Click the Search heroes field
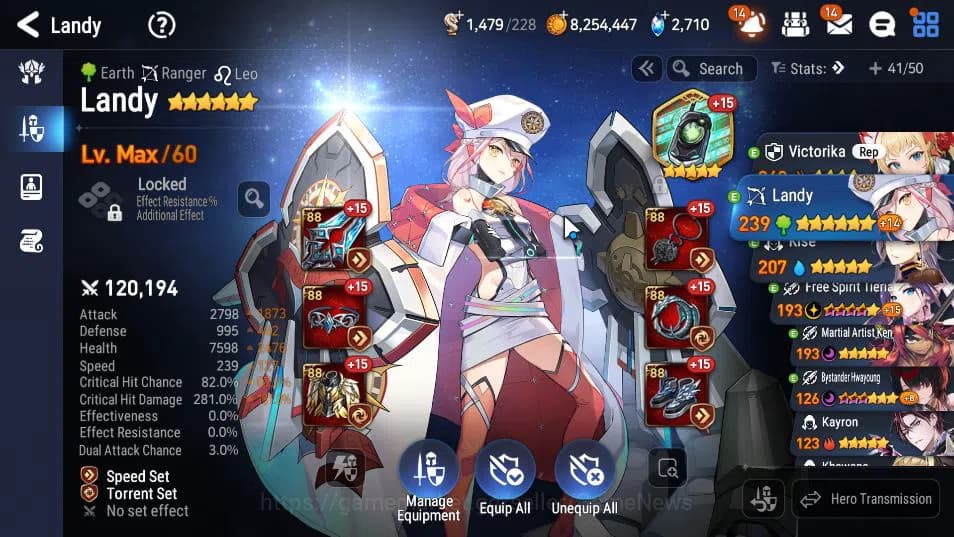The width and height of the screenshot is (954, 537). tap(708, 69)
